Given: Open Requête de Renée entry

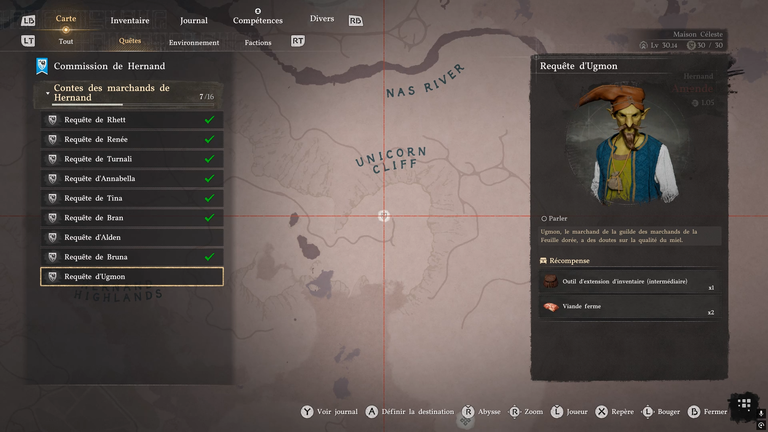Looking at the screenshot, I should click(131, 139).
